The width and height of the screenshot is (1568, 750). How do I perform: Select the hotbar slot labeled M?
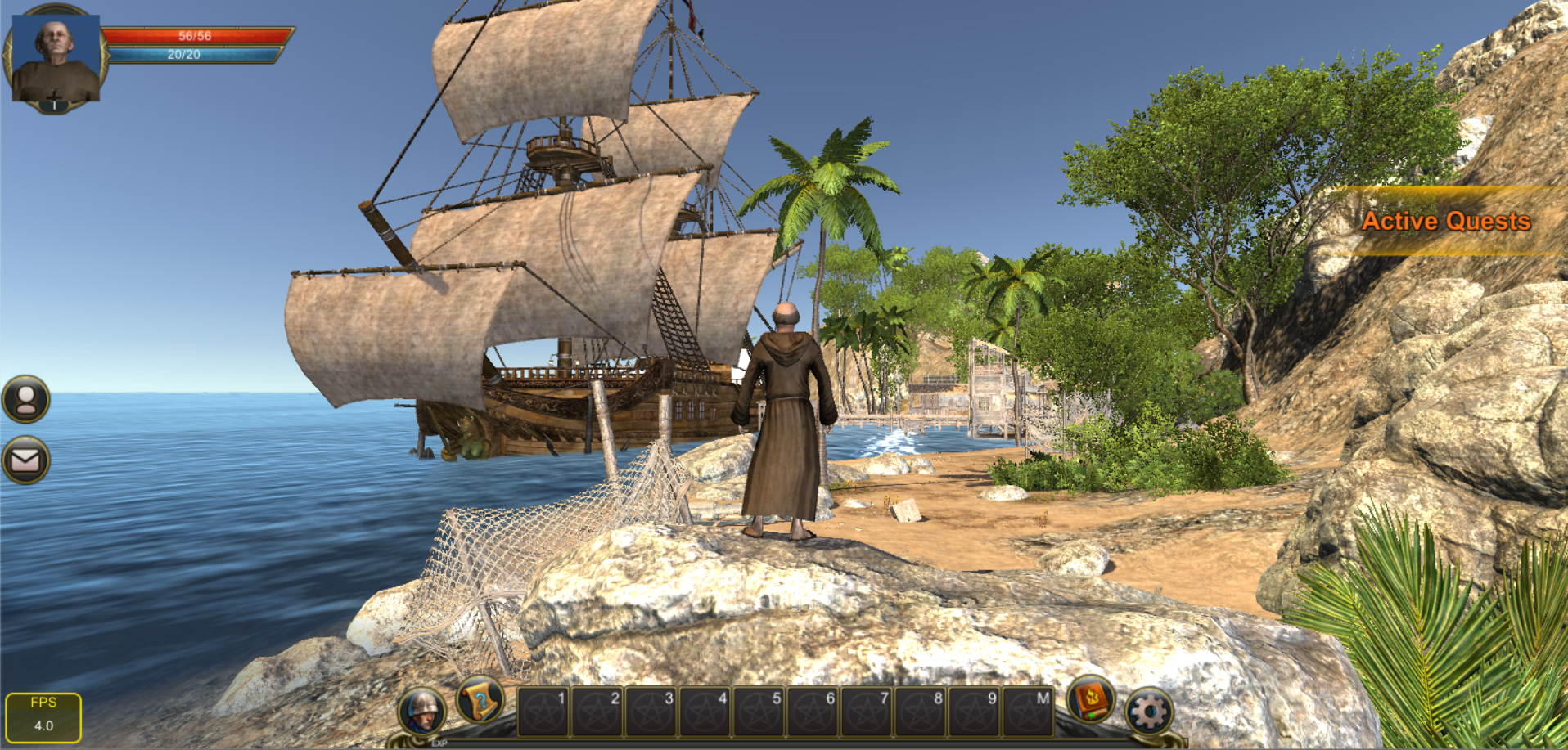tap(1027, 712)
